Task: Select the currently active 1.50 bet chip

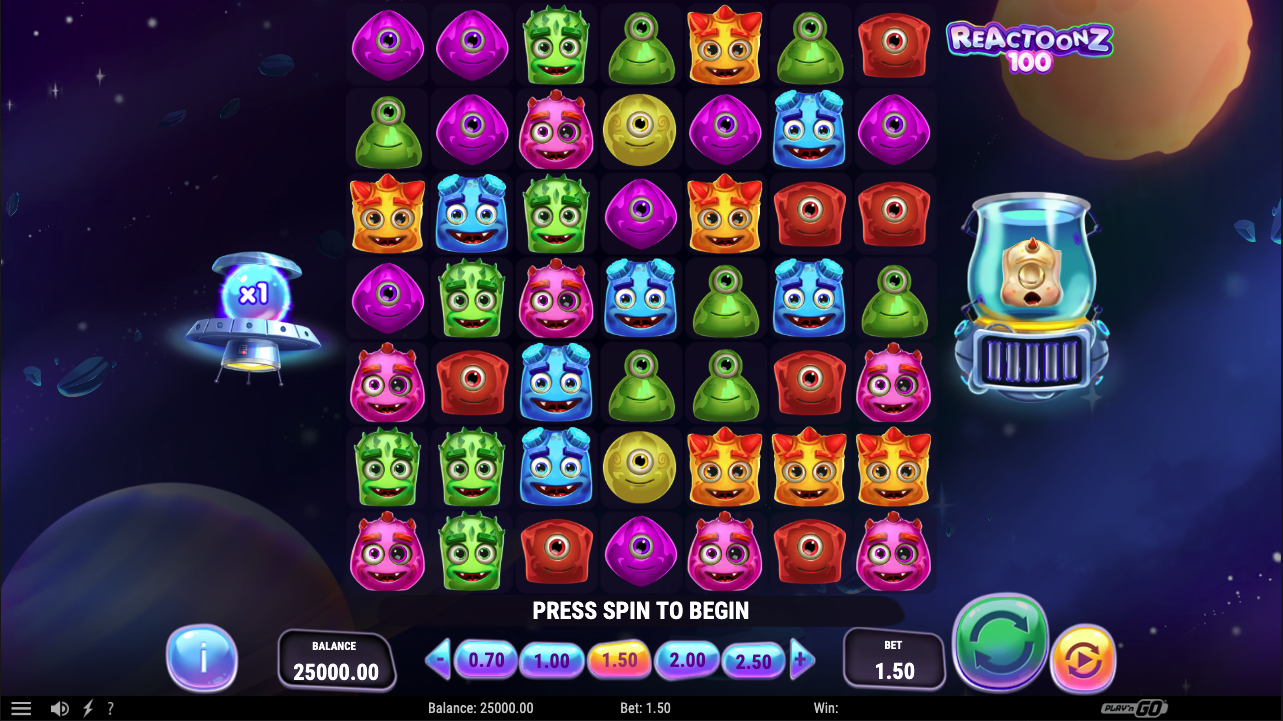Action: pyautogui.click(x=619, y=659)
